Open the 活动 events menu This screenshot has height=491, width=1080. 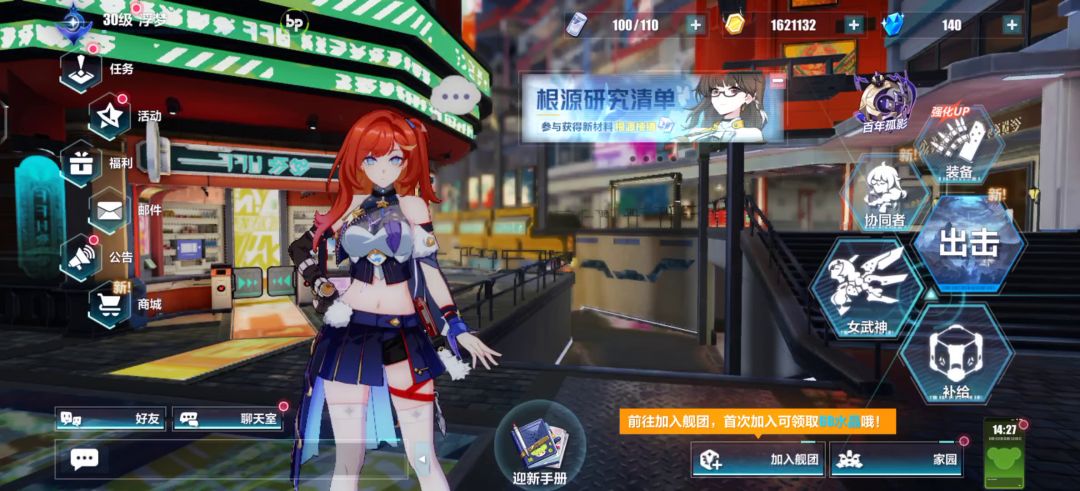(110, 117)
